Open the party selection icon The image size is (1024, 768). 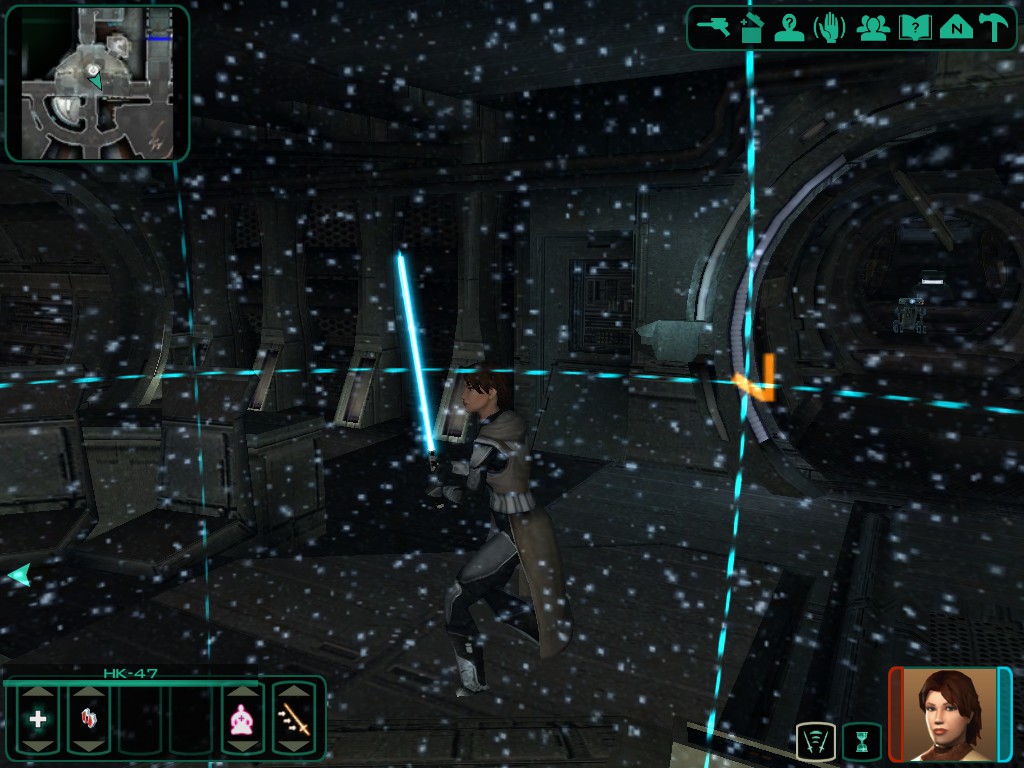(x=874, y=27)
